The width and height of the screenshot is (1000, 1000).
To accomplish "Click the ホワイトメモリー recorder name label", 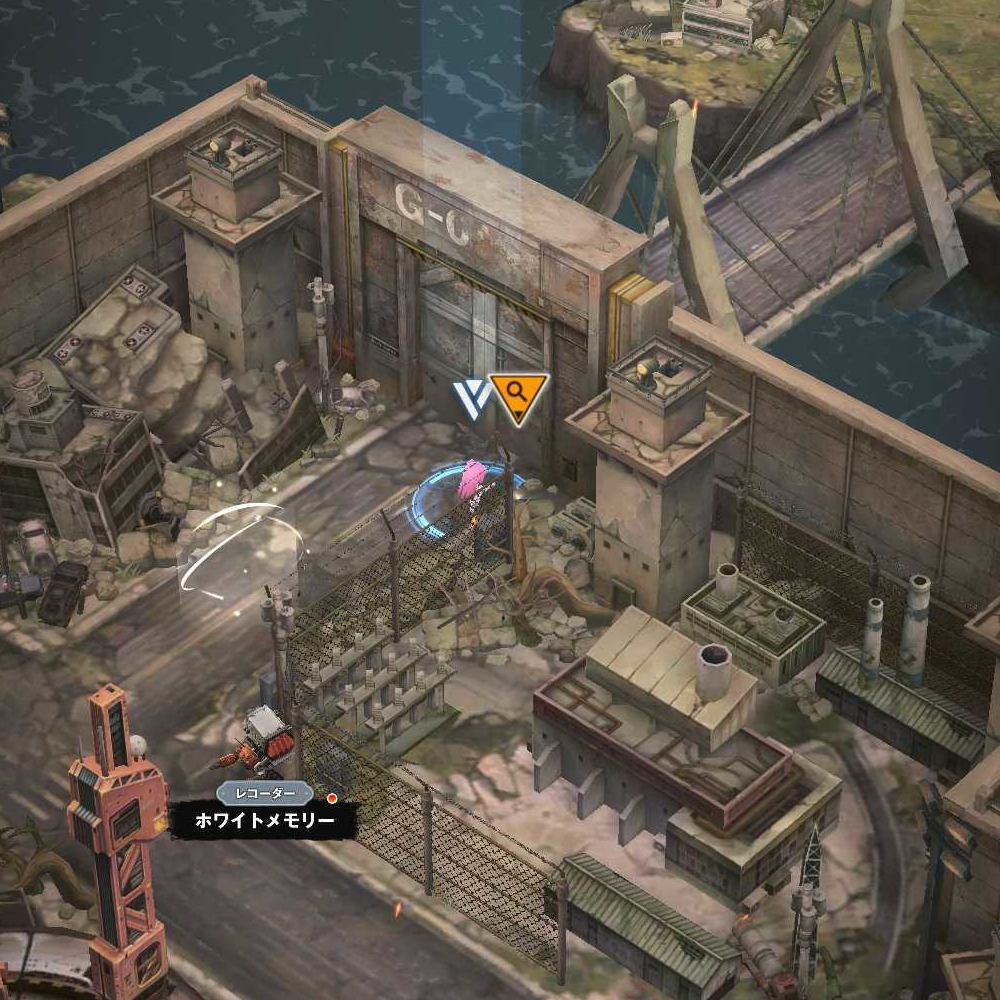I will (264, 821).
